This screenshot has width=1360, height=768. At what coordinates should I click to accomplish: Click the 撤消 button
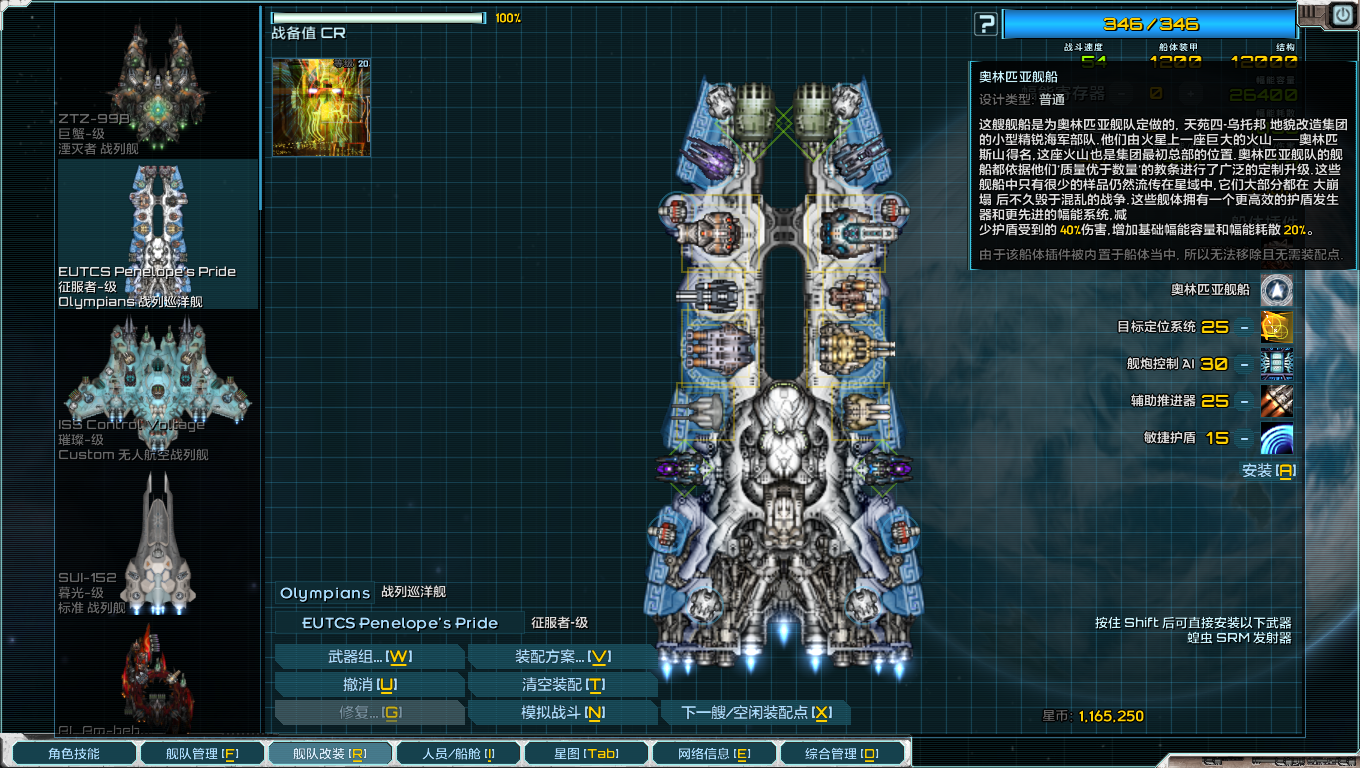pyautogui.click(x=370, y=684)
